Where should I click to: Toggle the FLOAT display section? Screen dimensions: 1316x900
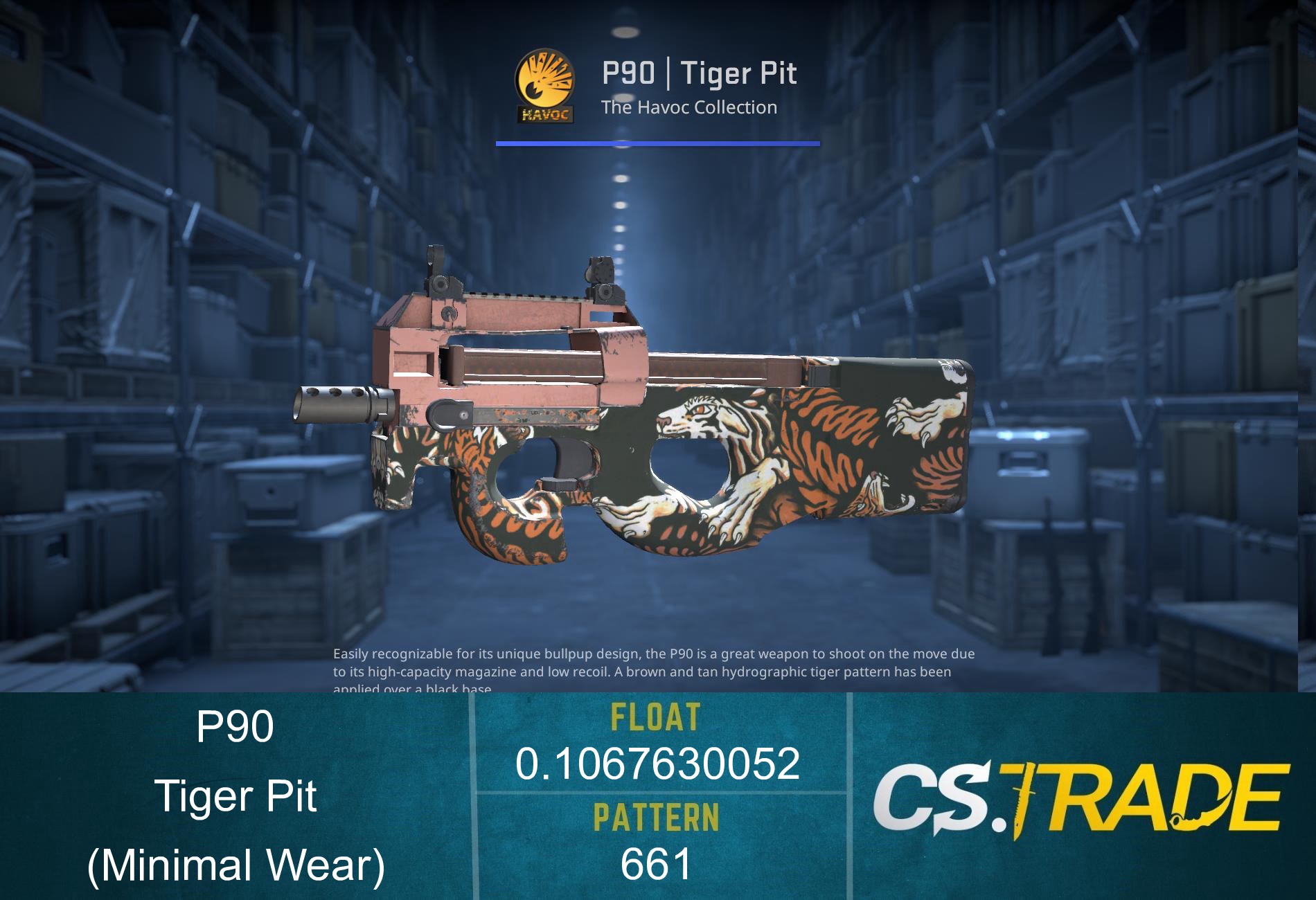[657, 737]
